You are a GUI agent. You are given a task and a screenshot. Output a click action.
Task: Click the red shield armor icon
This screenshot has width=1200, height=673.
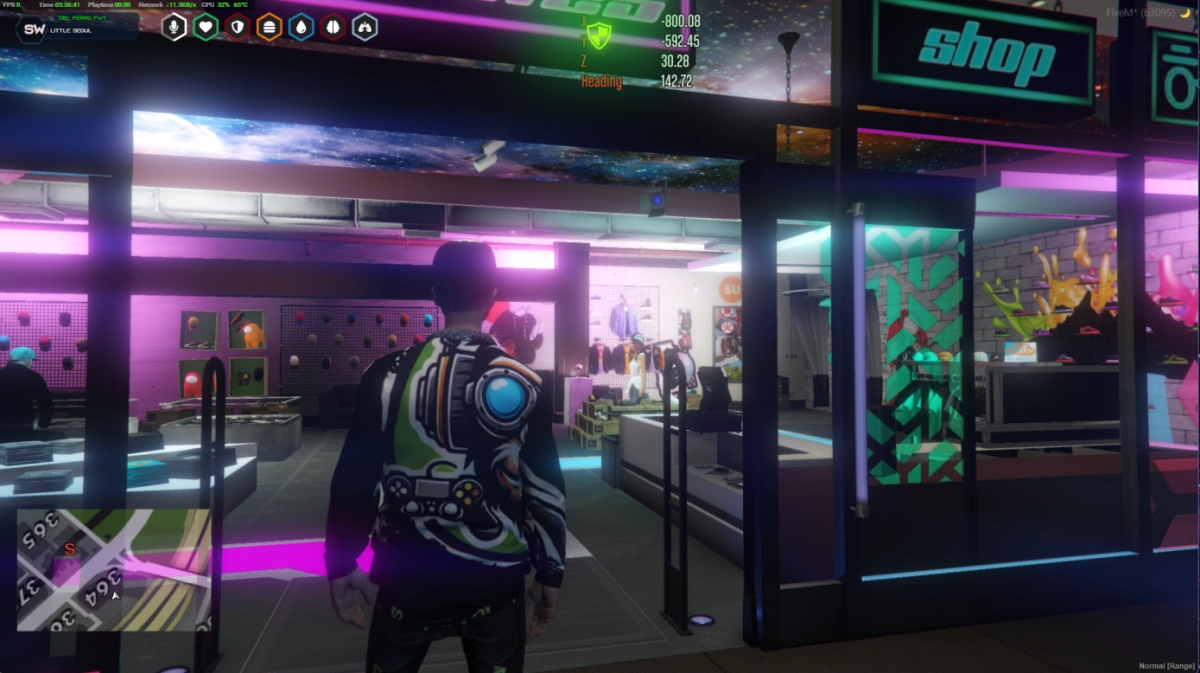tap(238, 27)
